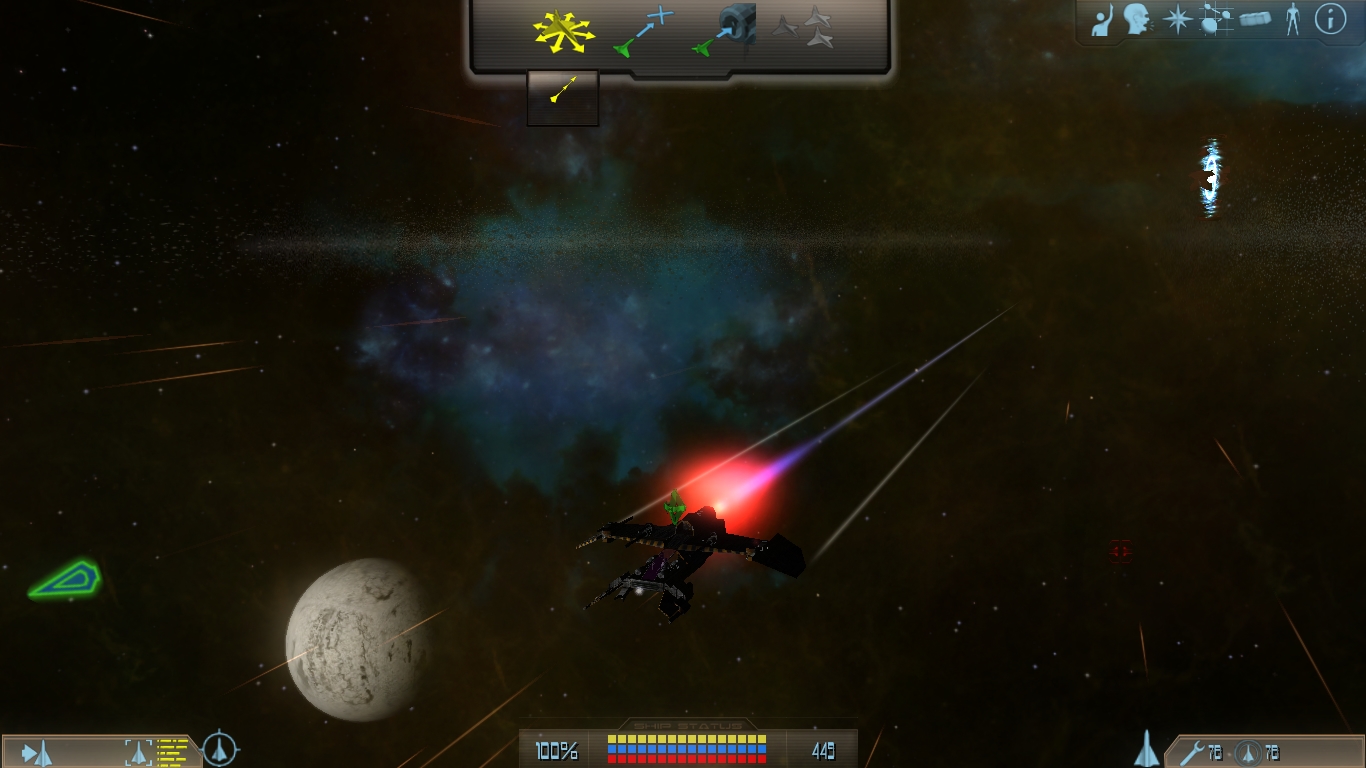Select the blue fighter ship icon
This screenshot has width=1366, height=768.
(x=1147, y=749)
